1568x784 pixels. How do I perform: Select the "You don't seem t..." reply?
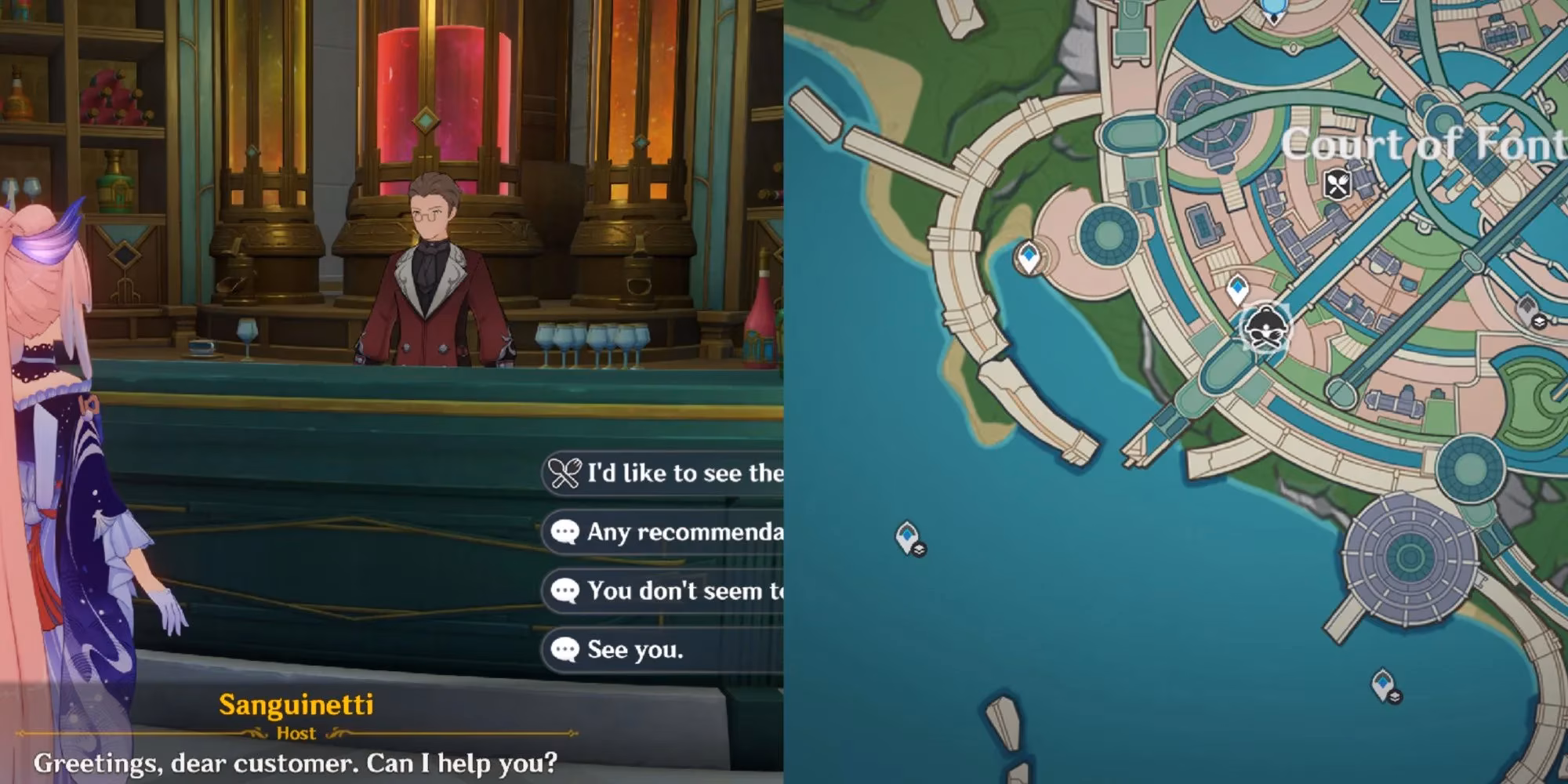point(666,590)
